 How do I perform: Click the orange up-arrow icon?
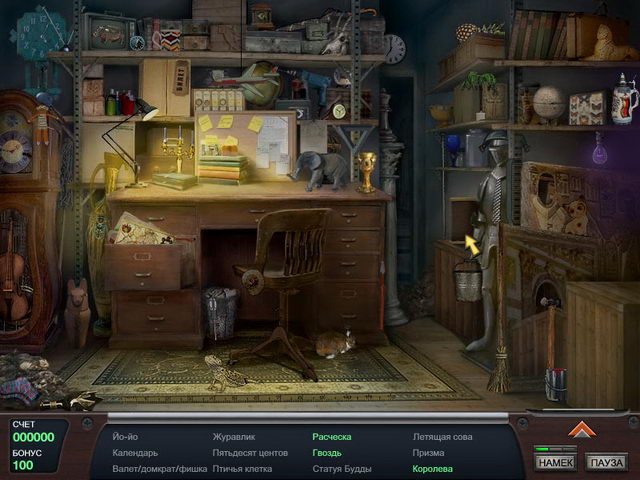pyautogui.click(x=581, y=430)
